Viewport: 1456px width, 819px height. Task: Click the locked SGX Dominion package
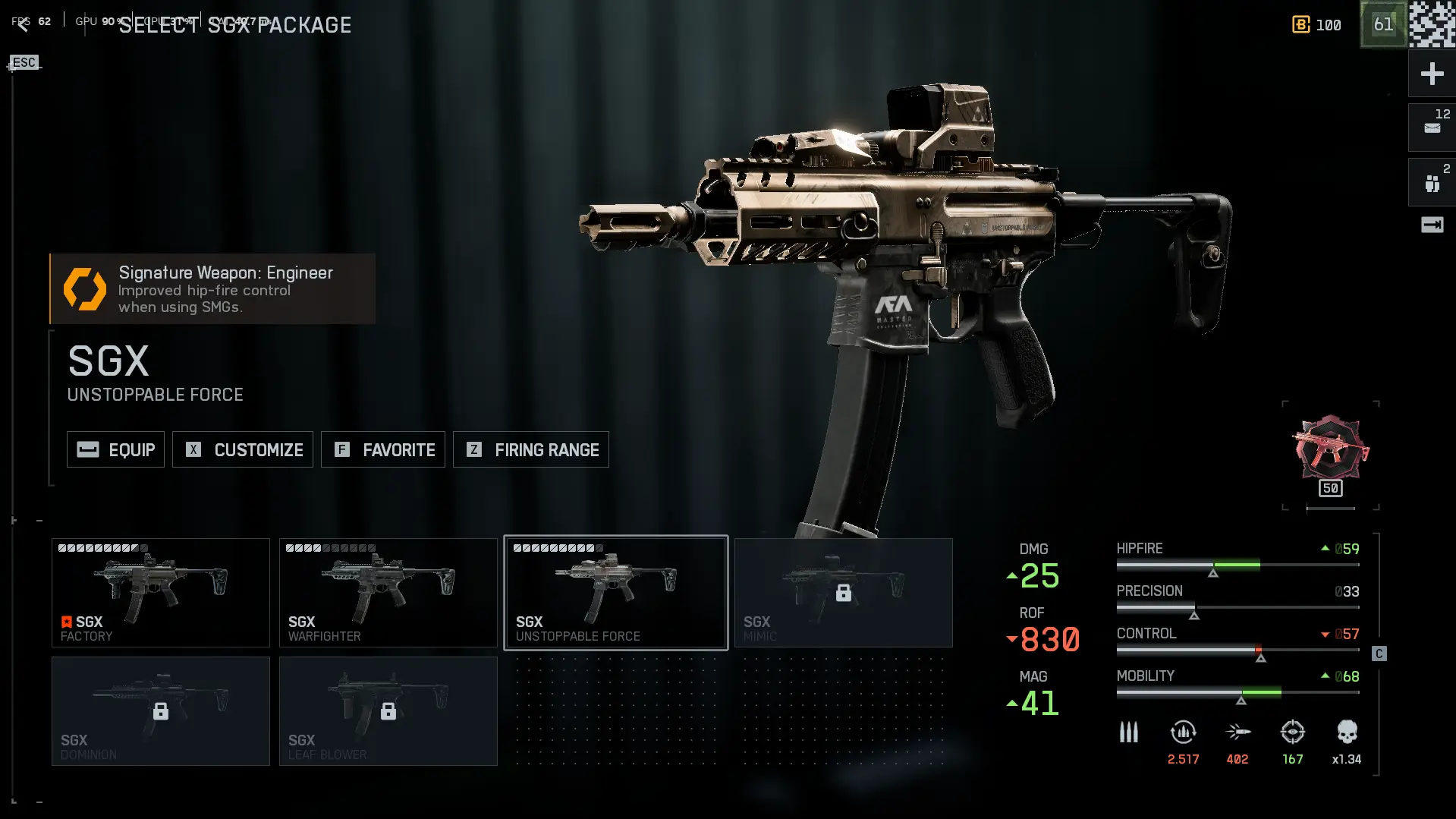point(161,711)
